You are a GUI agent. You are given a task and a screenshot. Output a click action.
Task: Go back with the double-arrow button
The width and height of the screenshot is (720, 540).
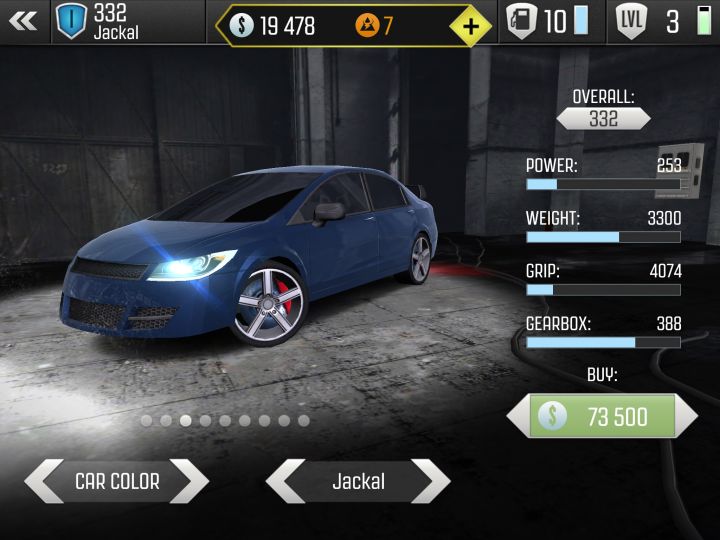pos(22,21)
